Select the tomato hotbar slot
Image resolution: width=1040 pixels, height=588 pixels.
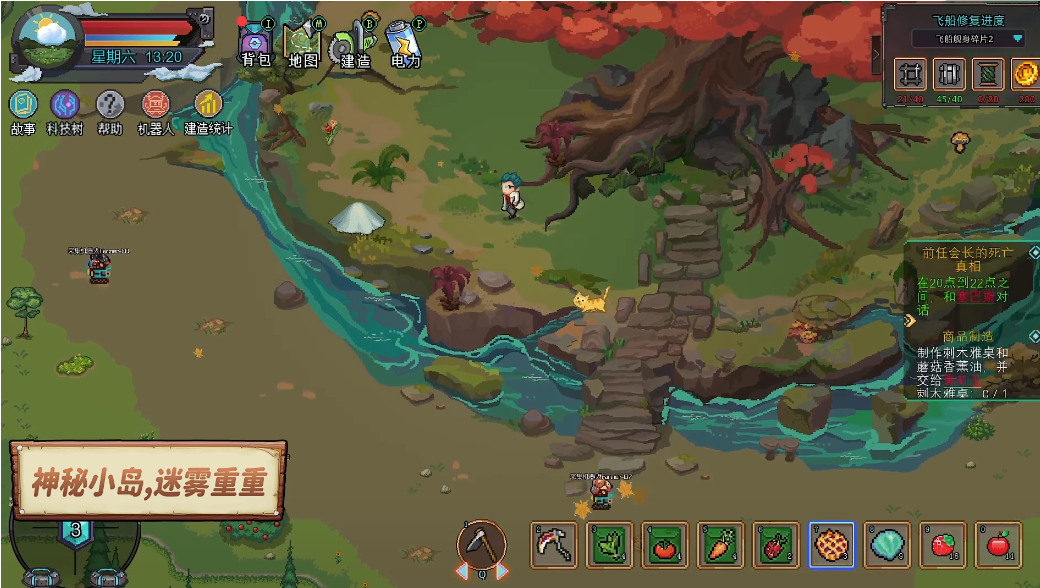click(x=664, y=545)
